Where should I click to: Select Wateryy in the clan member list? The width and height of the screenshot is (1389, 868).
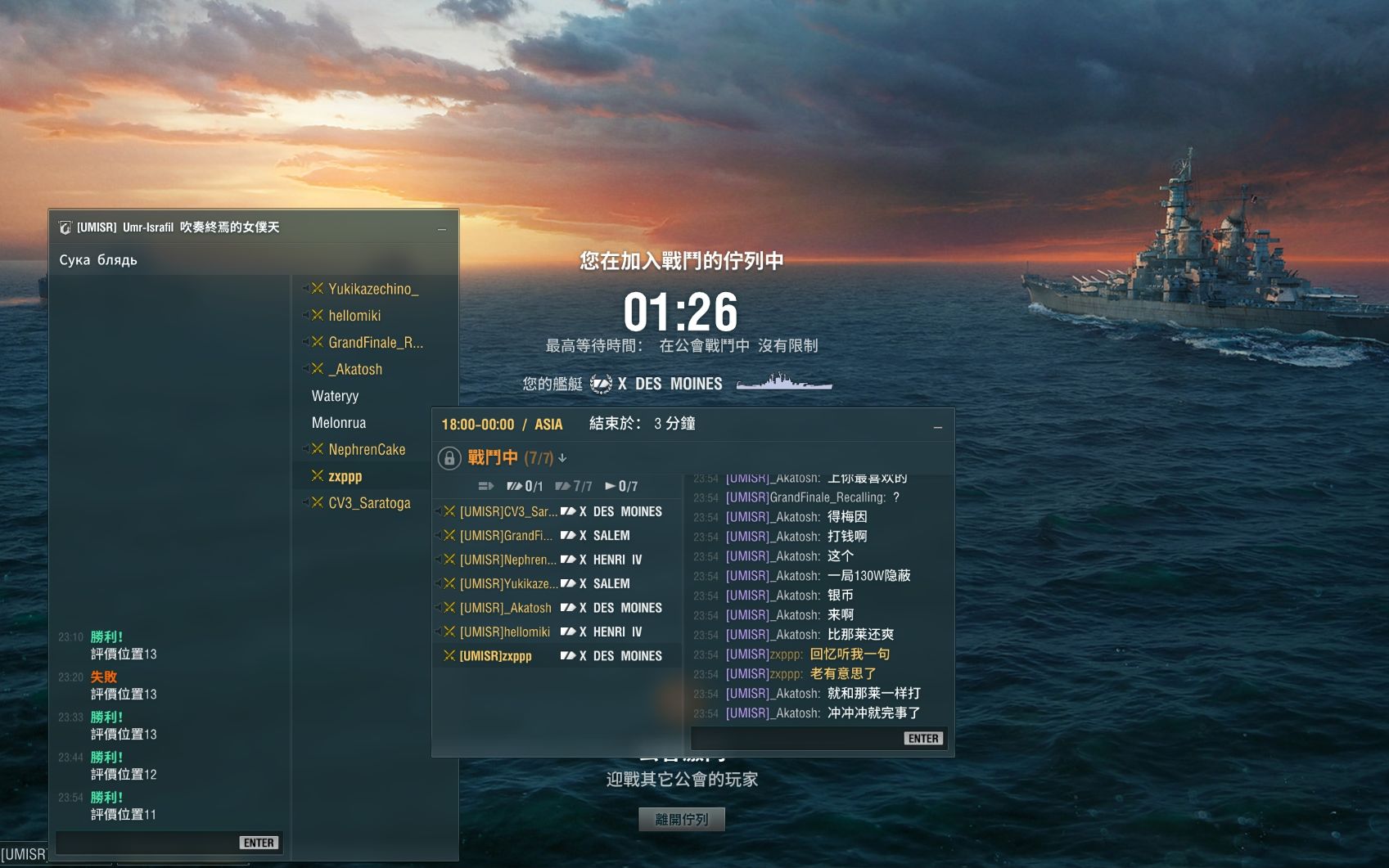click(x=334, y=396)
